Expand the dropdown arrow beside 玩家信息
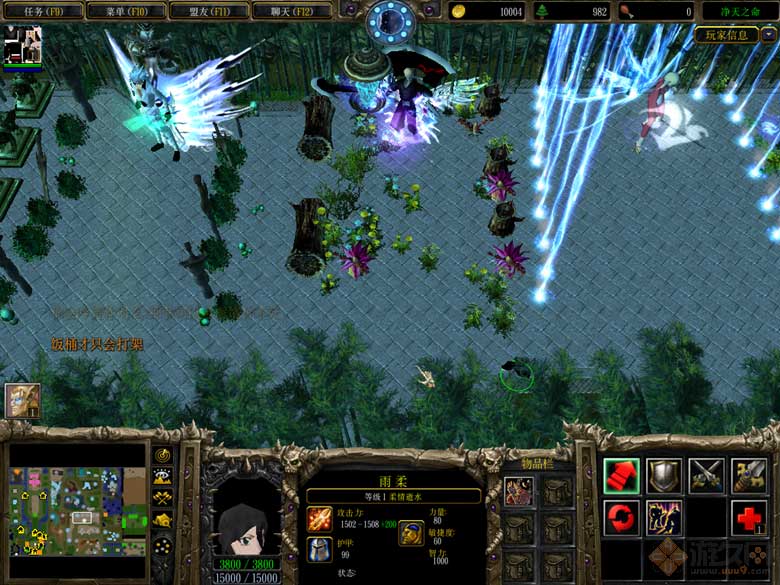This screenshot has width=780, height=585. [769, 34]
